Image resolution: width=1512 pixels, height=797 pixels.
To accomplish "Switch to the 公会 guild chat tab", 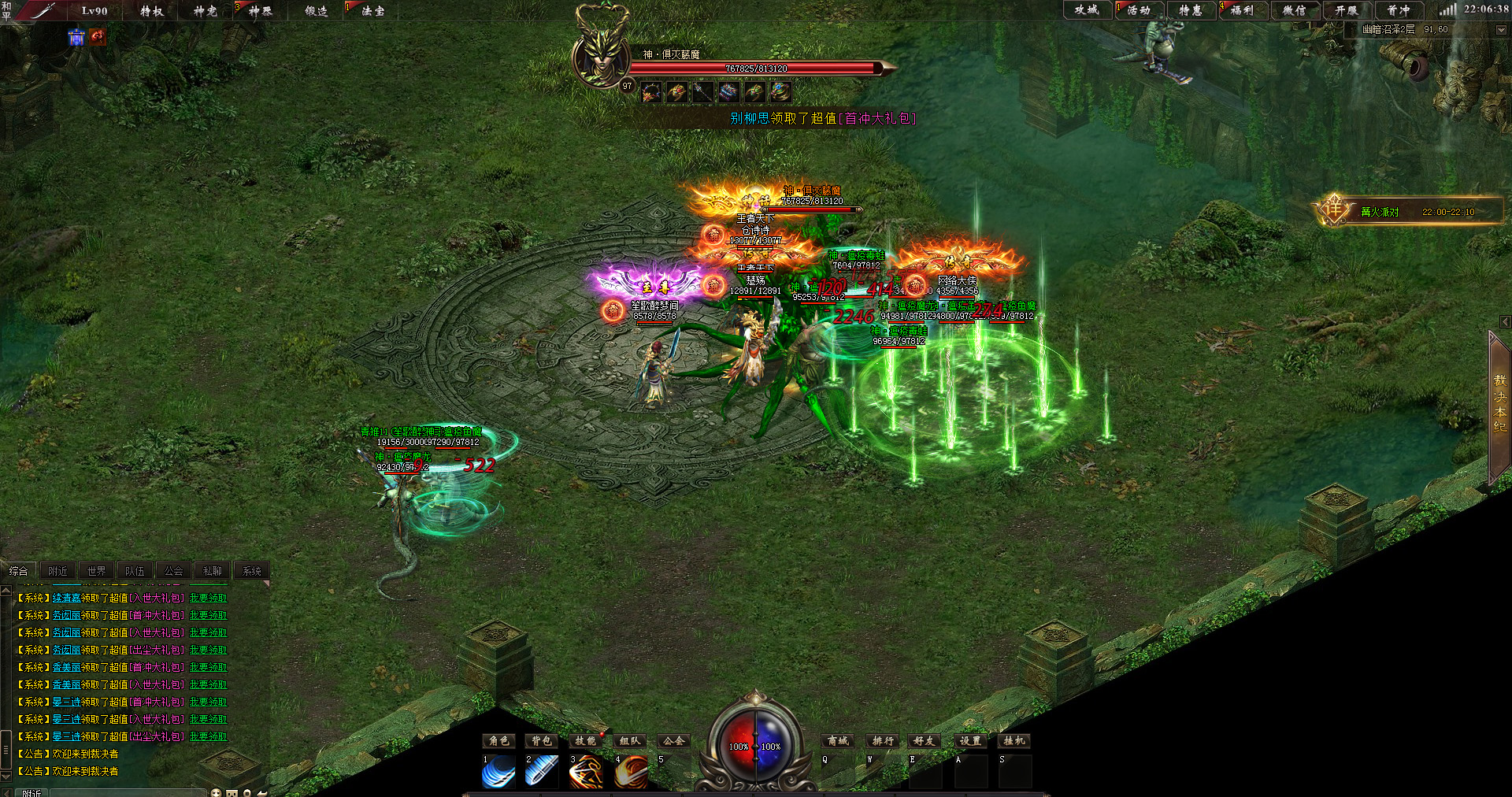I will coord(173,571).
